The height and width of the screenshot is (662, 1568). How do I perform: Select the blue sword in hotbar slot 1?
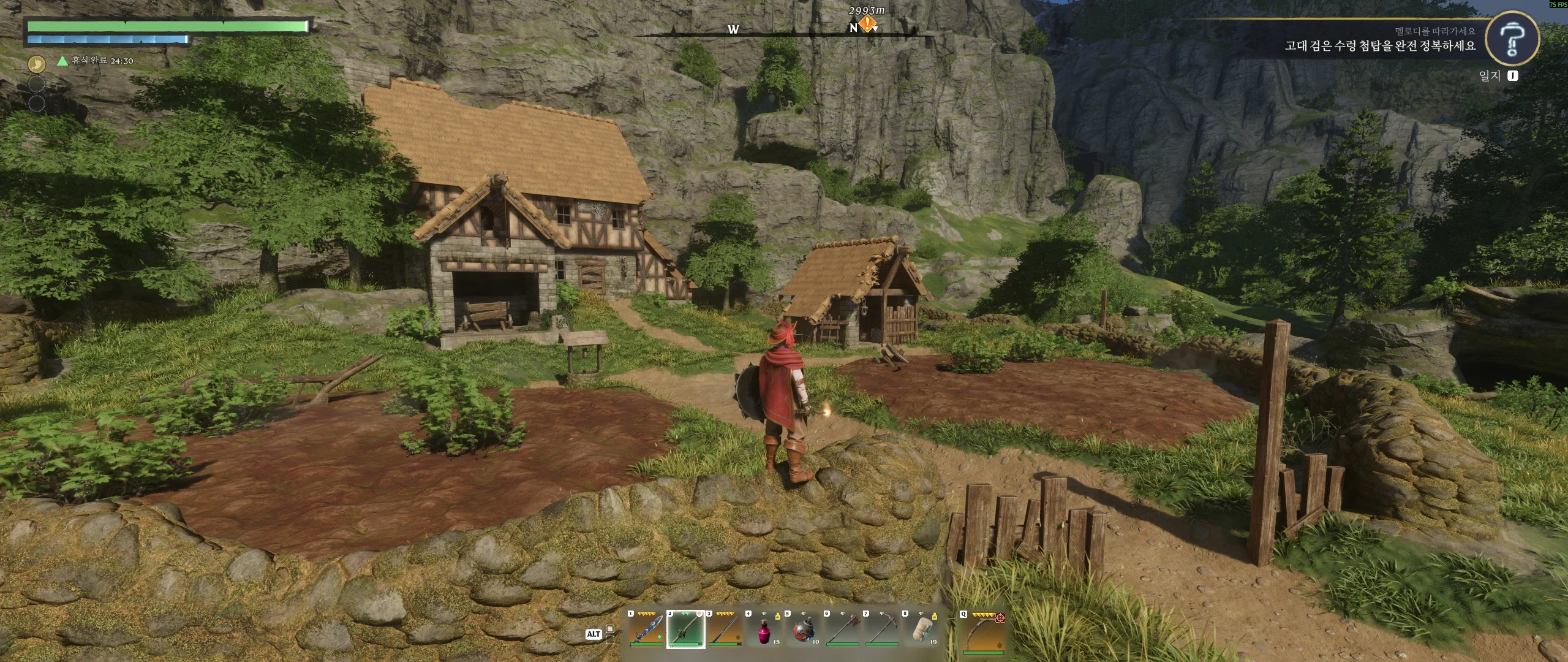[646, 629]
